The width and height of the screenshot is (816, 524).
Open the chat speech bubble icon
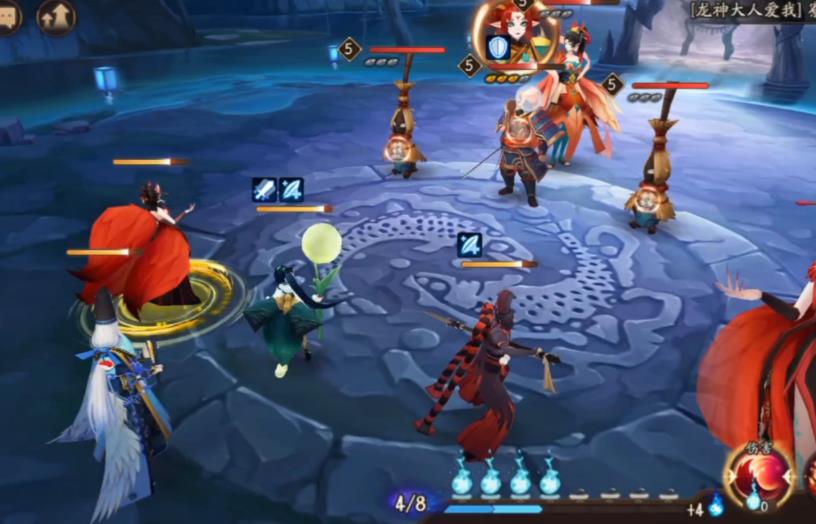click(x=8, y=16)
